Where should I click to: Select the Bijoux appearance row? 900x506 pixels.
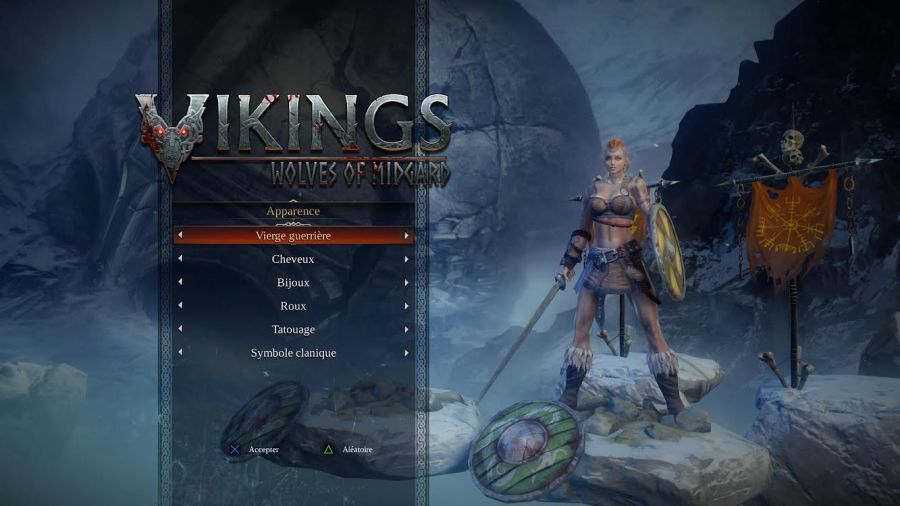pos(293,283)
